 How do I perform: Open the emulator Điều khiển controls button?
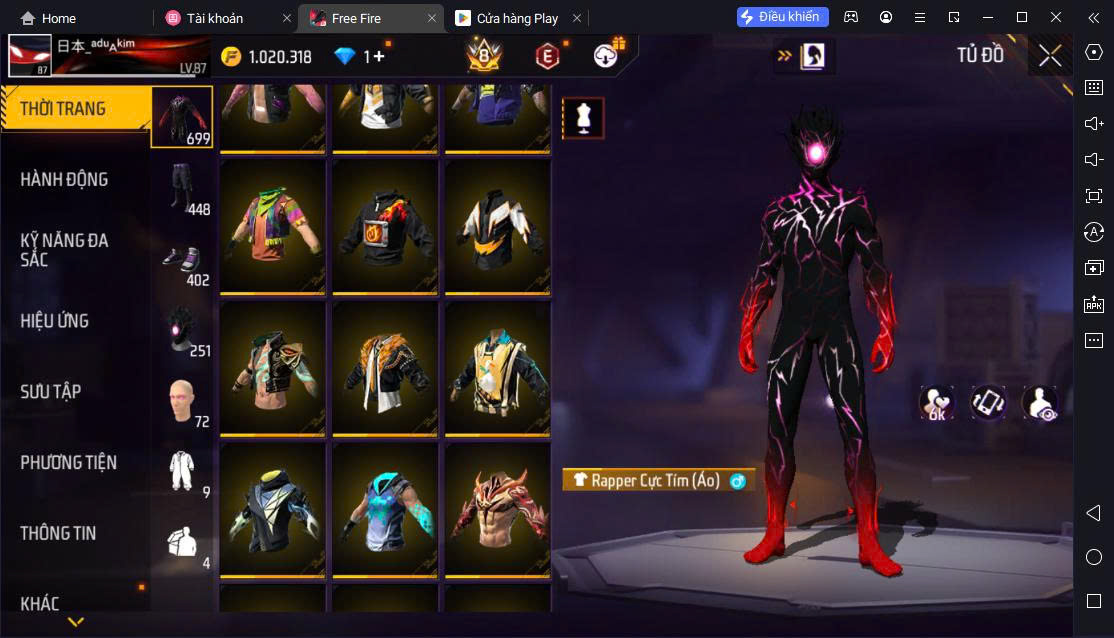point(783,17)
